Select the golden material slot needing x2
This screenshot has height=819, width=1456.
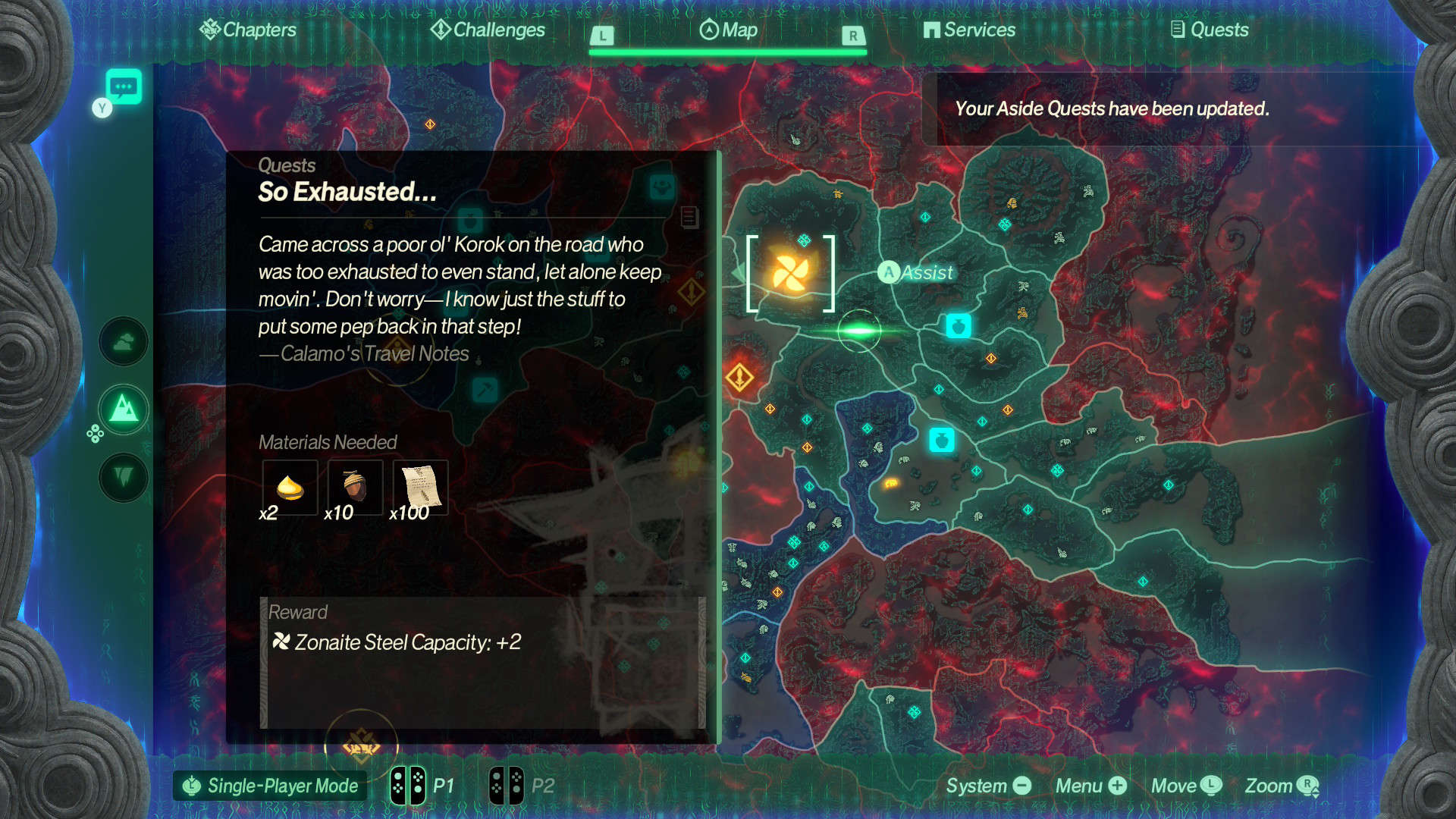(x=290, y=488)
